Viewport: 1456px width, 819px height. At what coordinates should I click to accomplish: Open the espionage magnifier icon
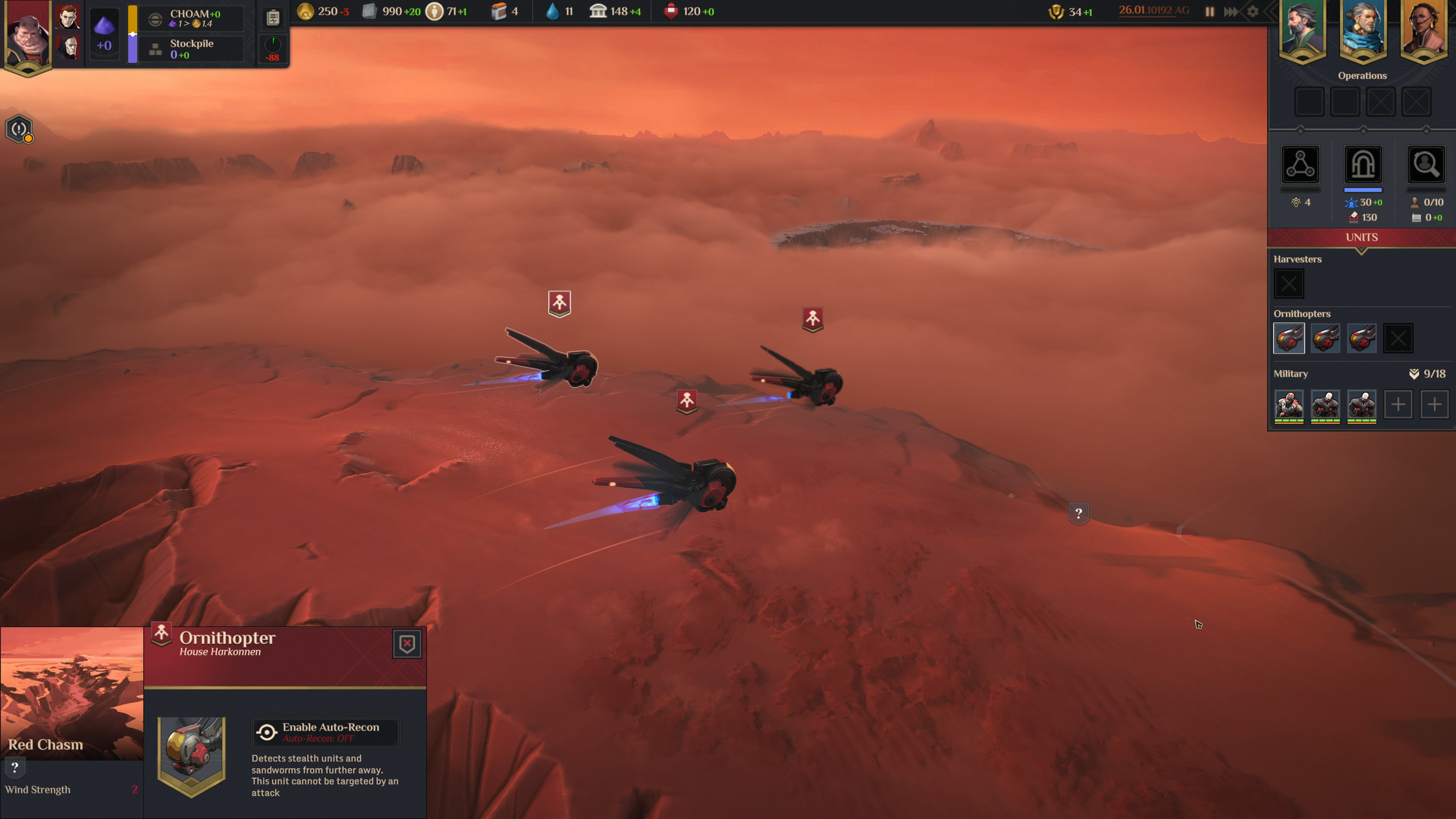(1426, 165)
